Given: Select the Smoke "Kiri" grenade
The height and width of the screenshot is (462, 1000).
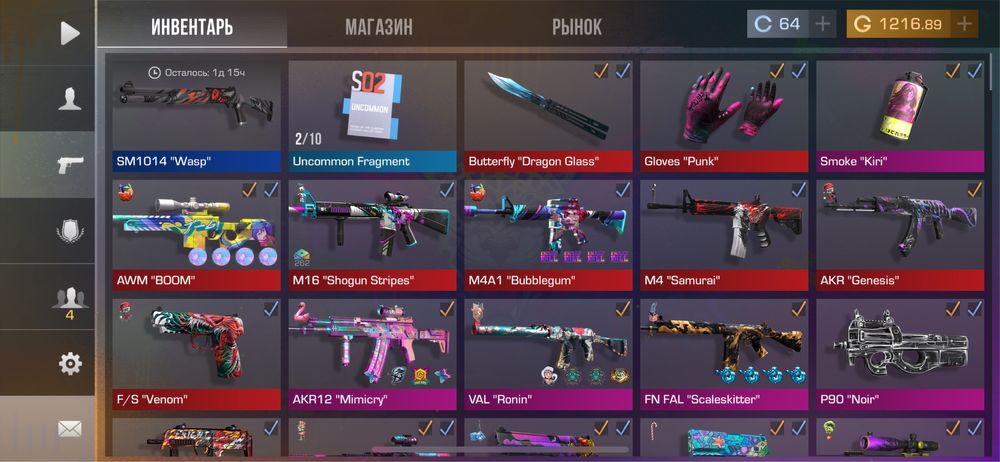Looking at the screenshot, I should pos(900,115).
